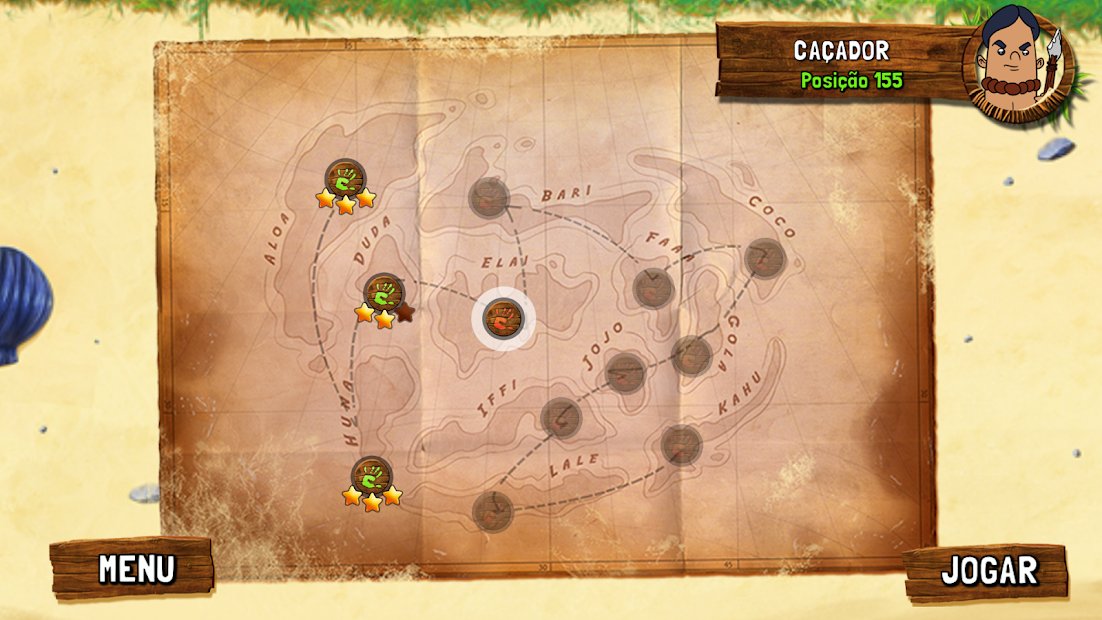This screenshot has width=1102, height=620.
Task: Choose the locked Faar level node
Action: point(653,288)
